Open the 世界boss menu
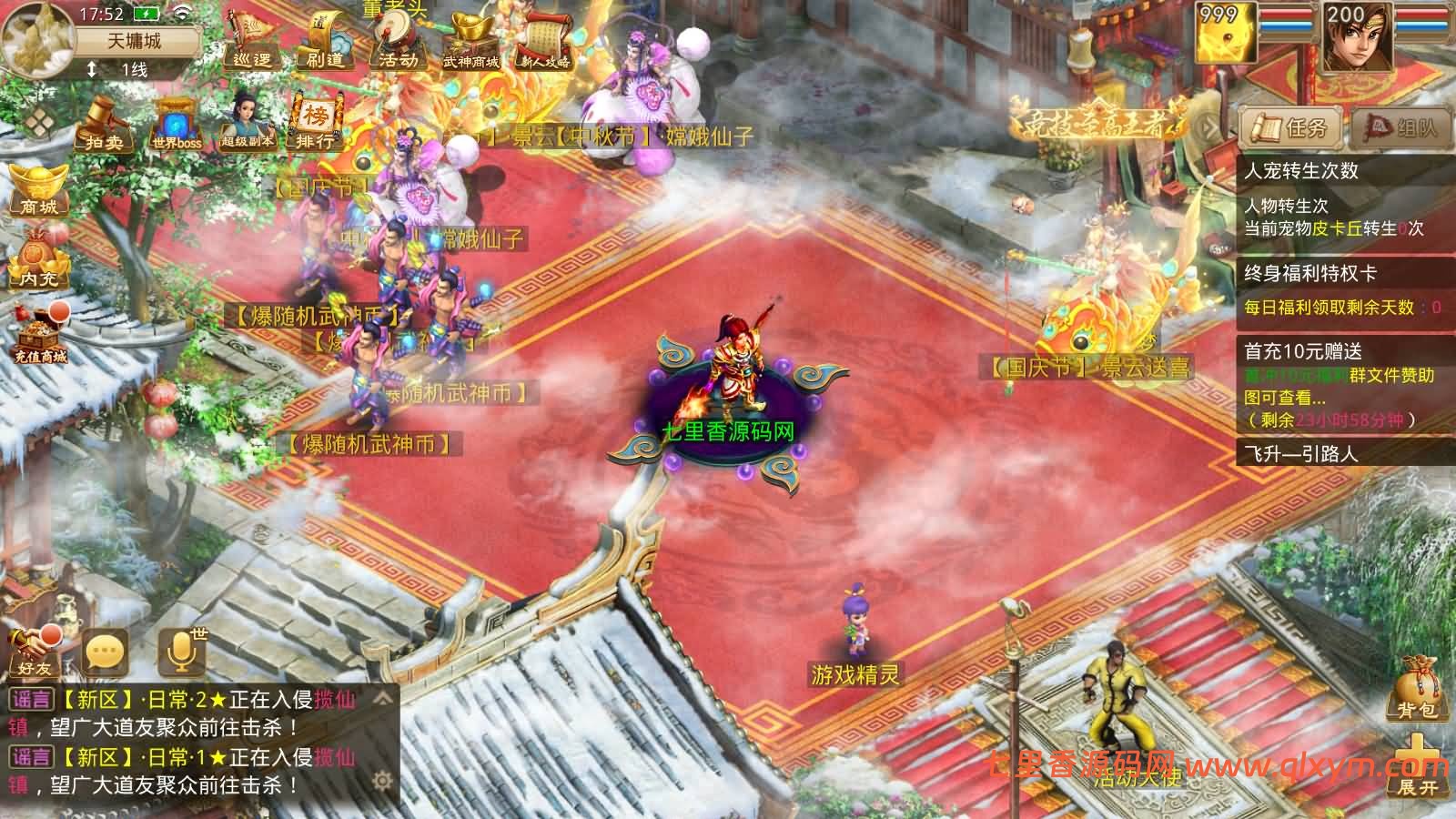The height and width of the screenshot is (819, 1456). [177, 125]
